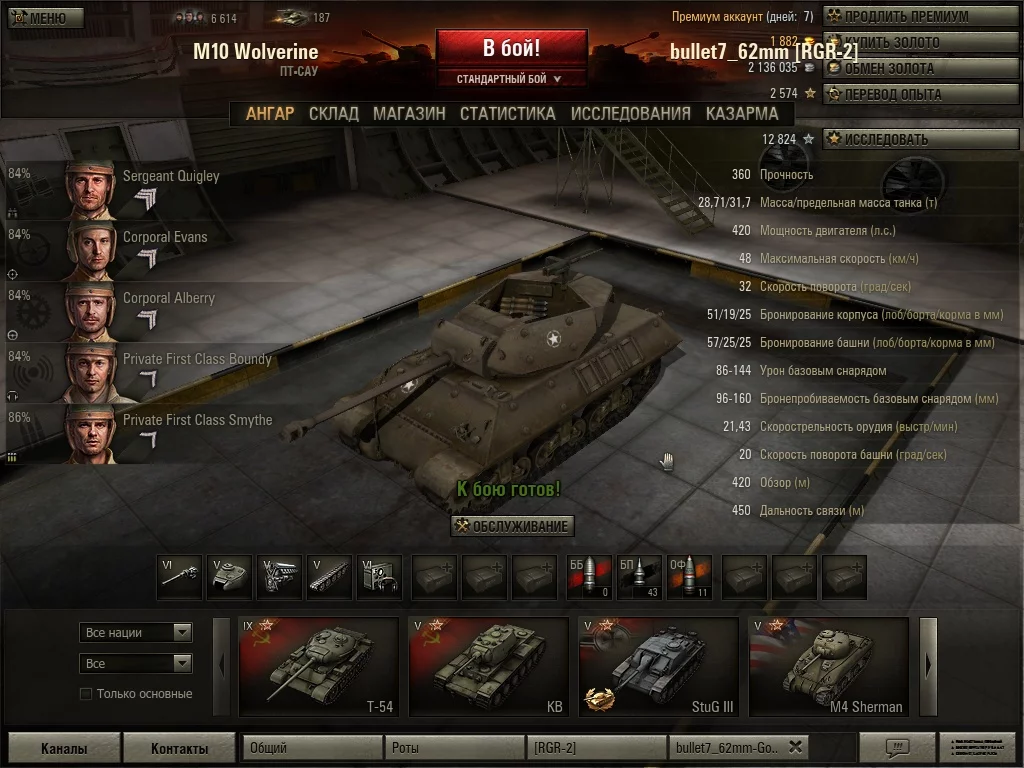Open the Магазин tab
This screenshot has height=768, width=1024.
point(409,113)
